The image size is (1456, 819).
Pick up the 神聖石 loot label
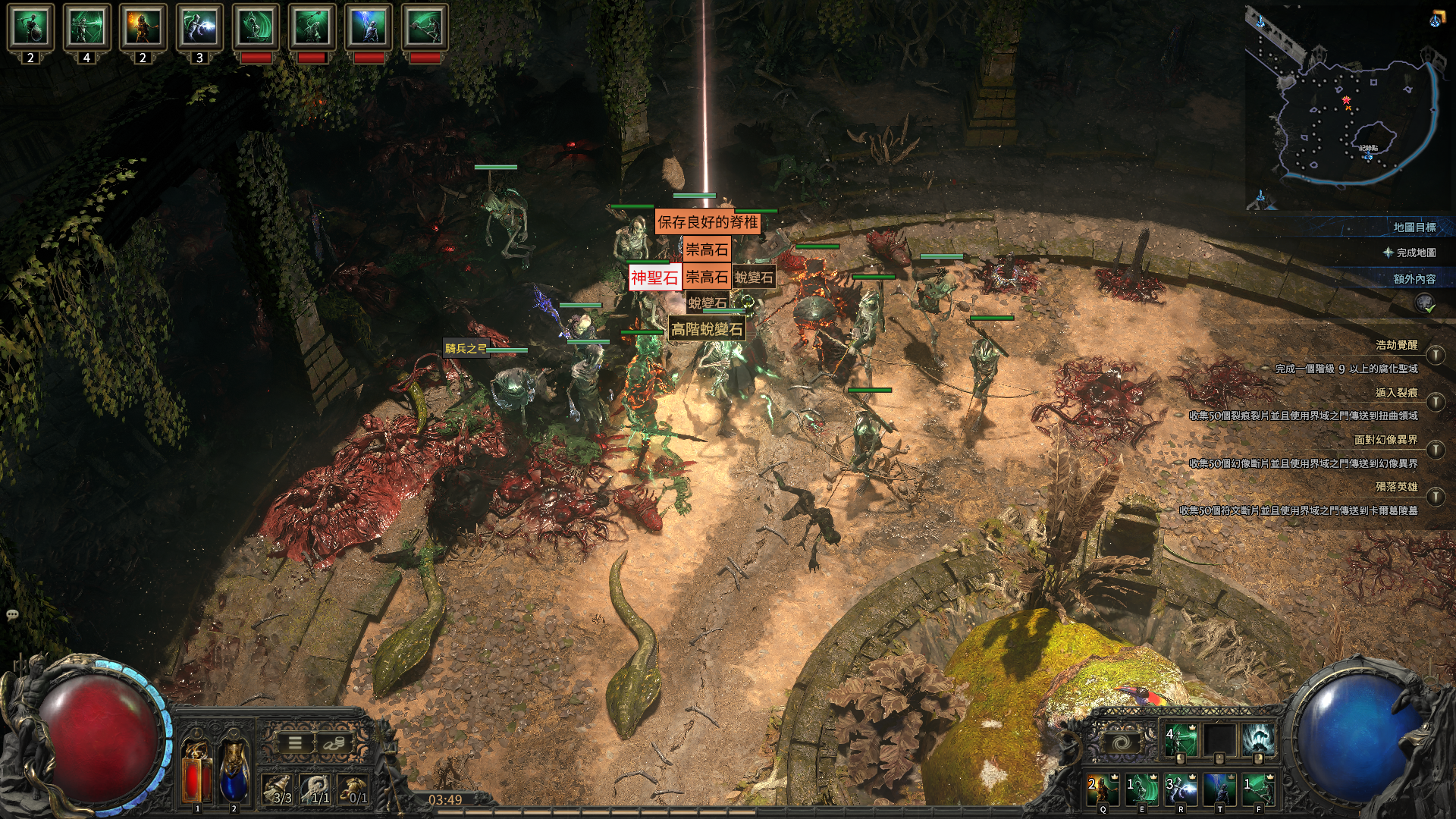654,278
